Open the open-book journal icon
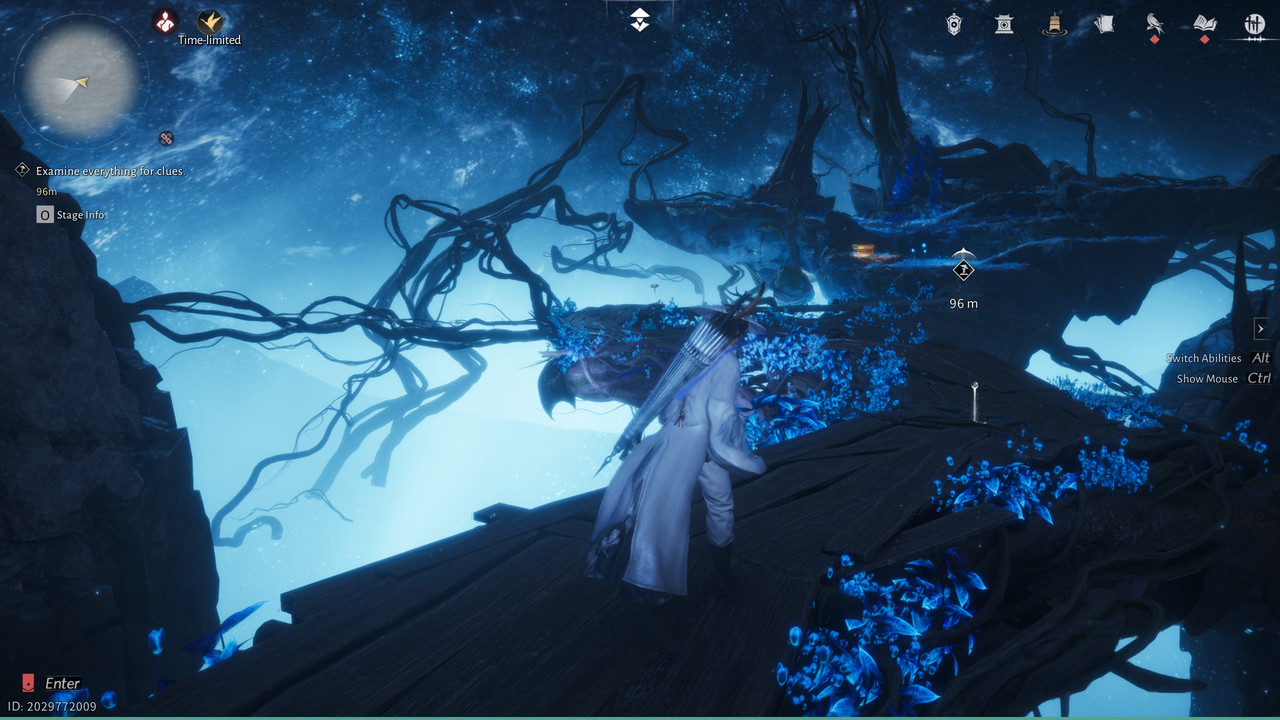The image size is (1280, 720). coord(1204,24)
